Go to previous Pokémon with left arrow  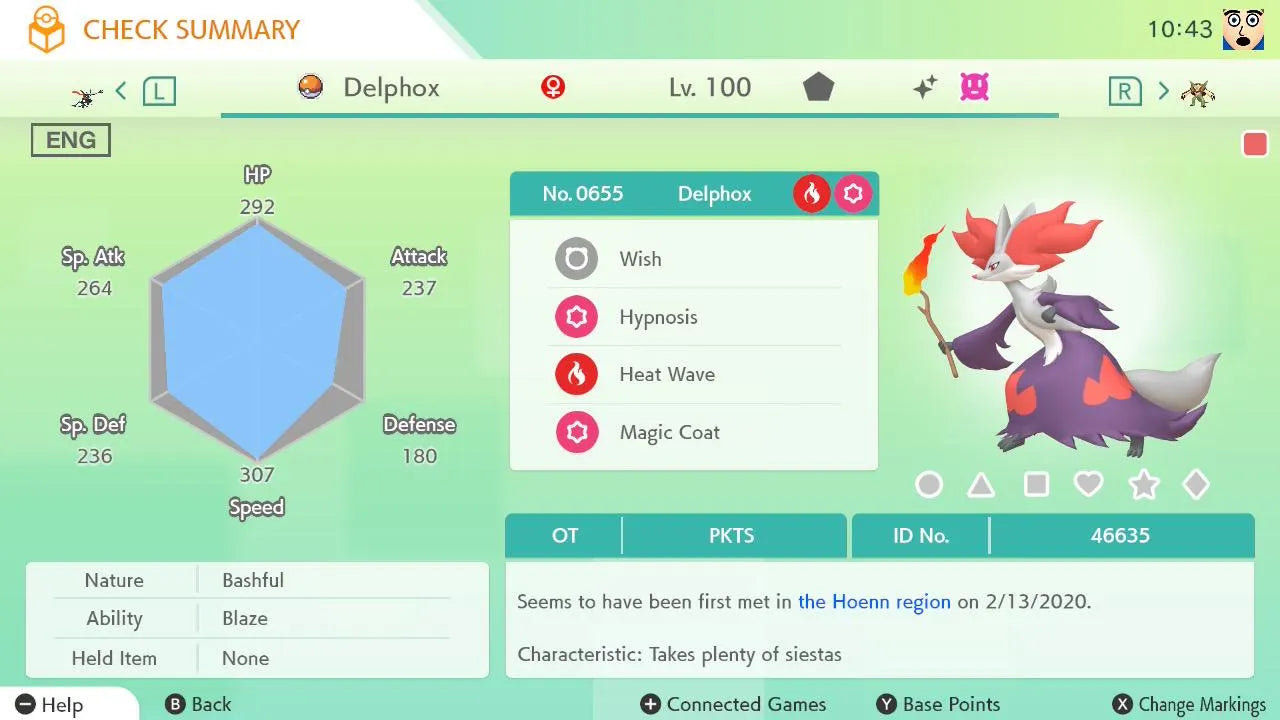point(121,92)
